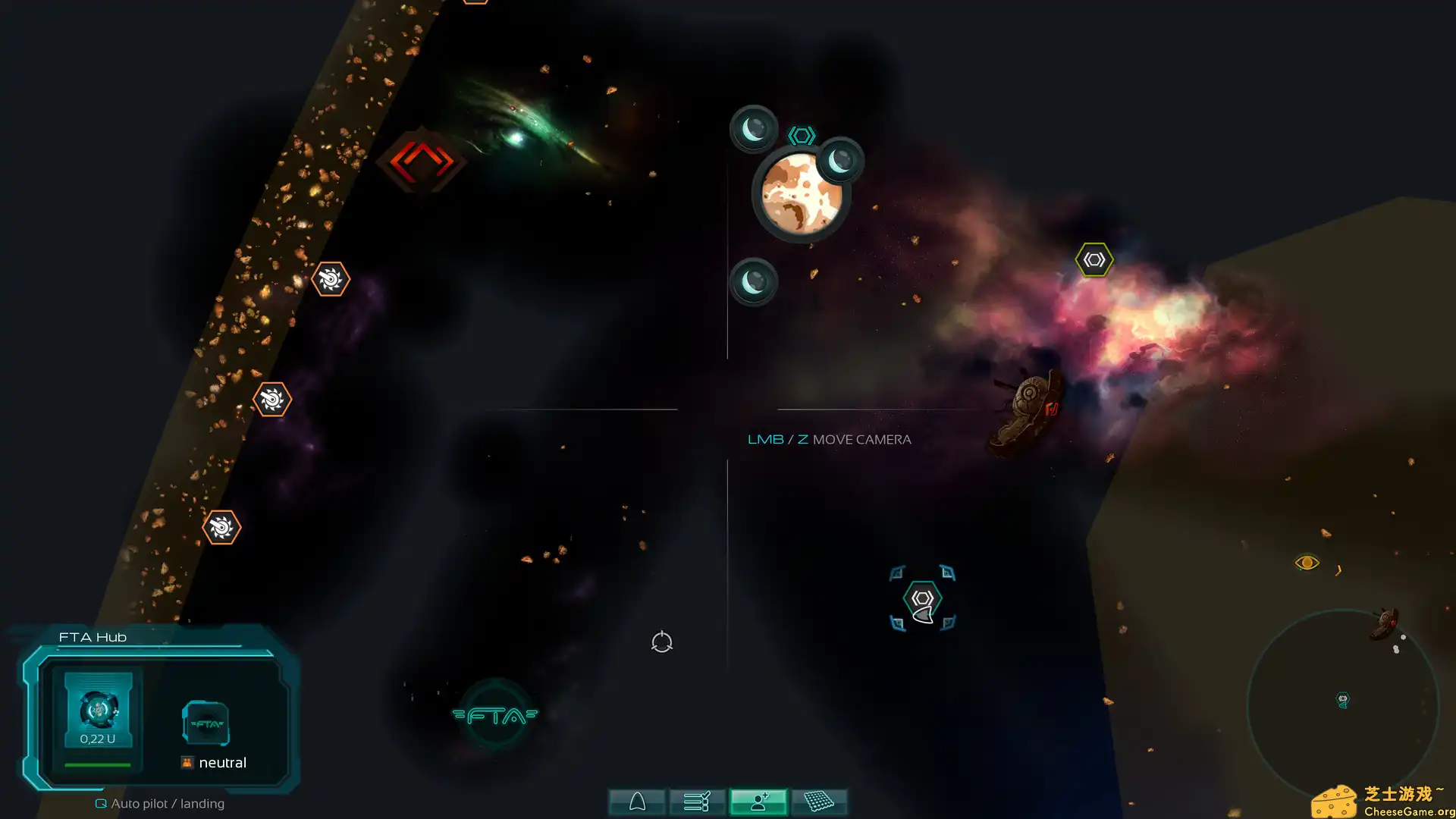This screenshot has height=819, width=1456.
Task: Click the lowest orange star hexagon marker
Action: click(221, 526)
